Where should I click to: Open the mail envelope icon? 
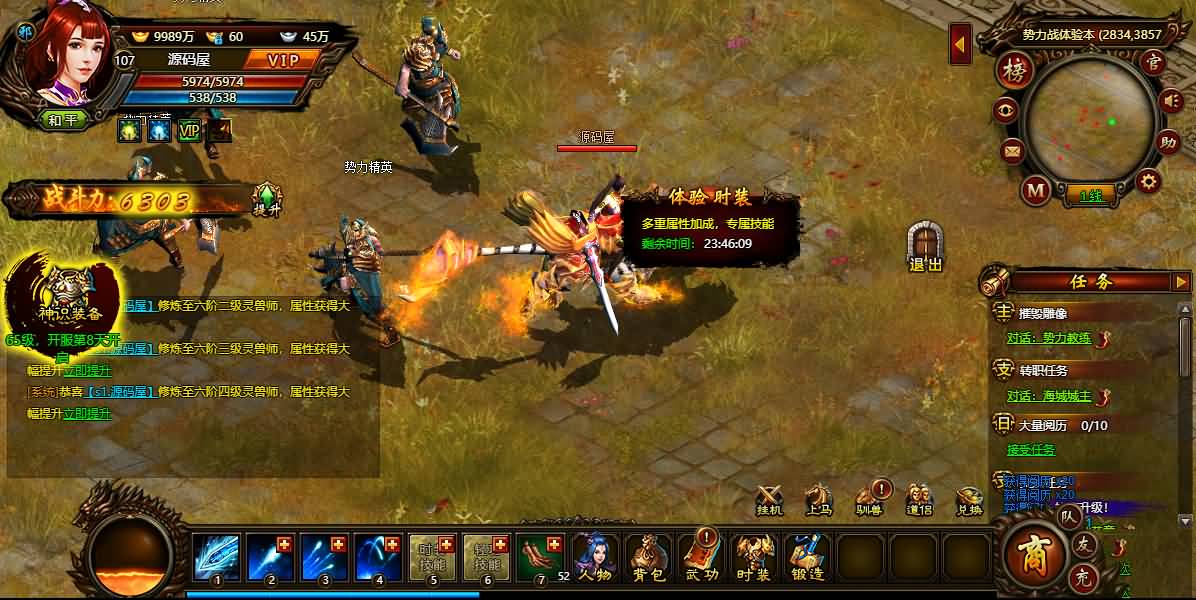point(1012,152)
